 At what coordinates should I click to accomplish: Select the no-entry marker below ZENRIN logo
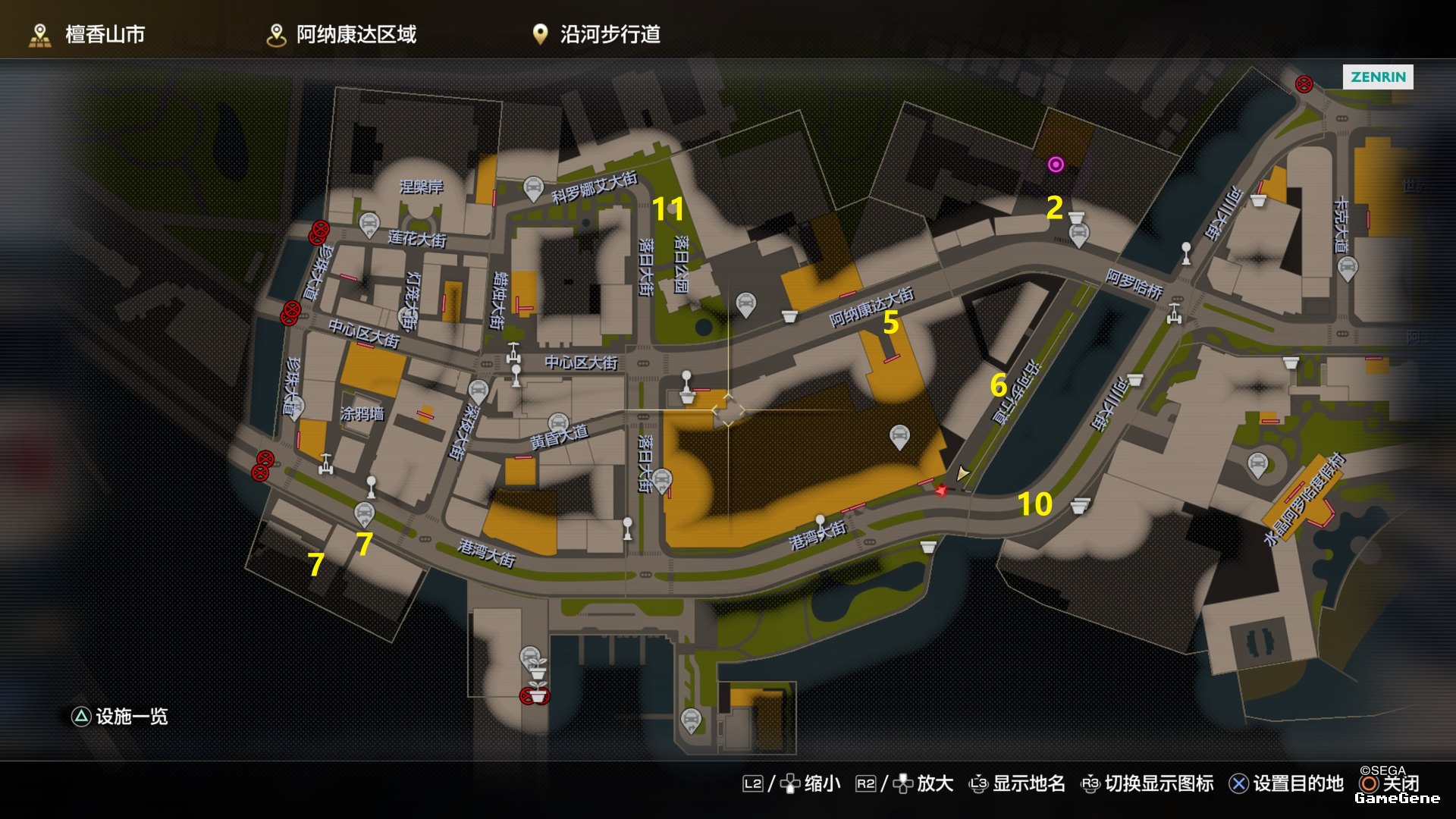point(1304,84)
